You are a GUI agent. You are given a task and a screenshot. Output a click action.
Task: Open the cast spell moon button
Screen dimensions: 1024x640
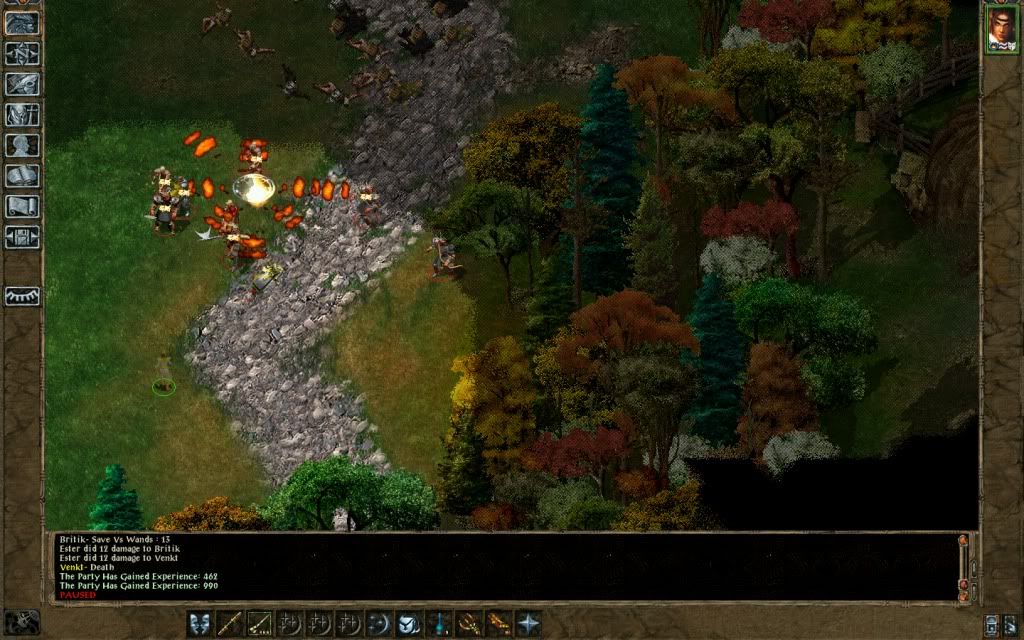[379, 624]
